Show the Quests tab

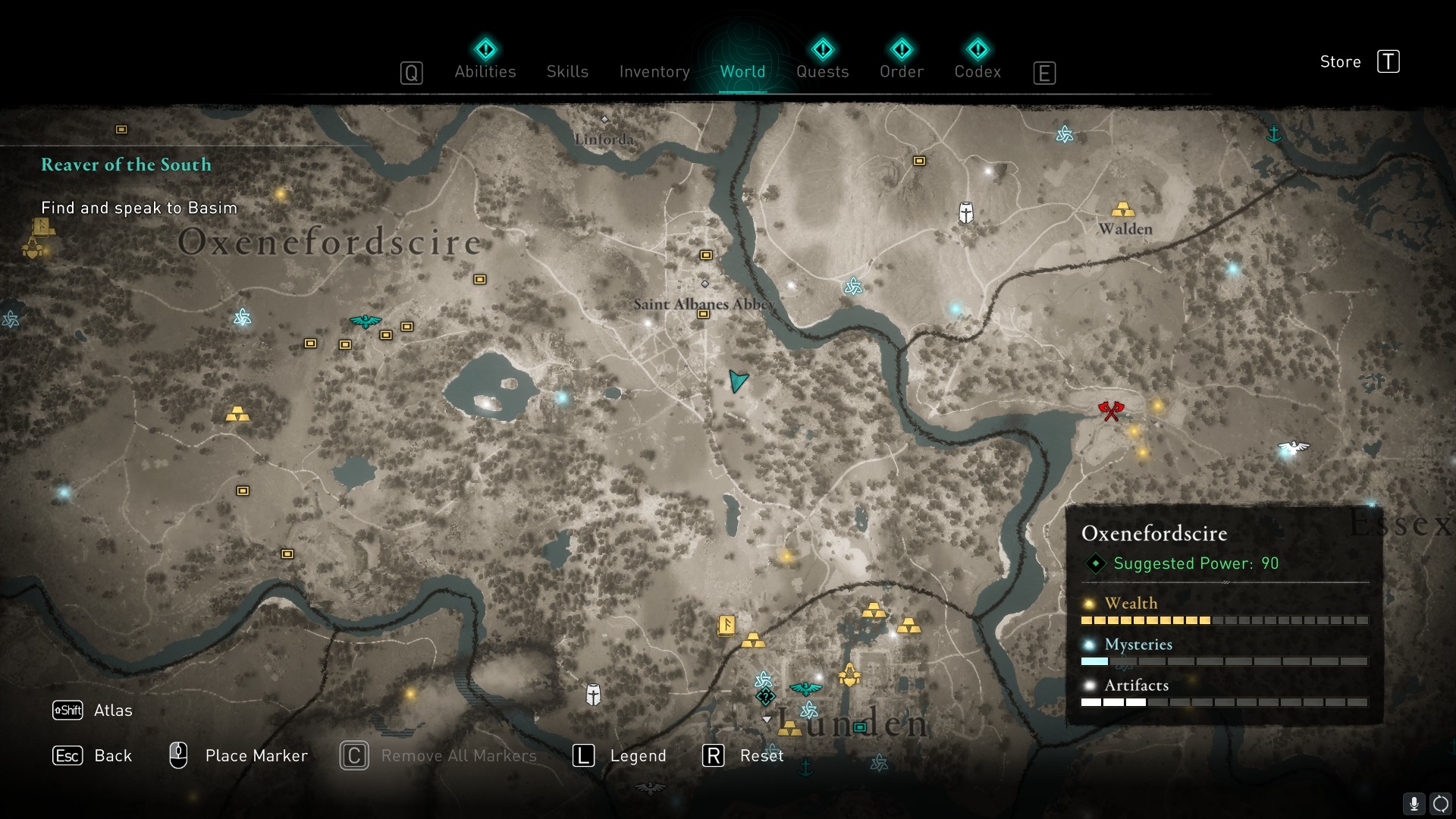click(822, 71)
